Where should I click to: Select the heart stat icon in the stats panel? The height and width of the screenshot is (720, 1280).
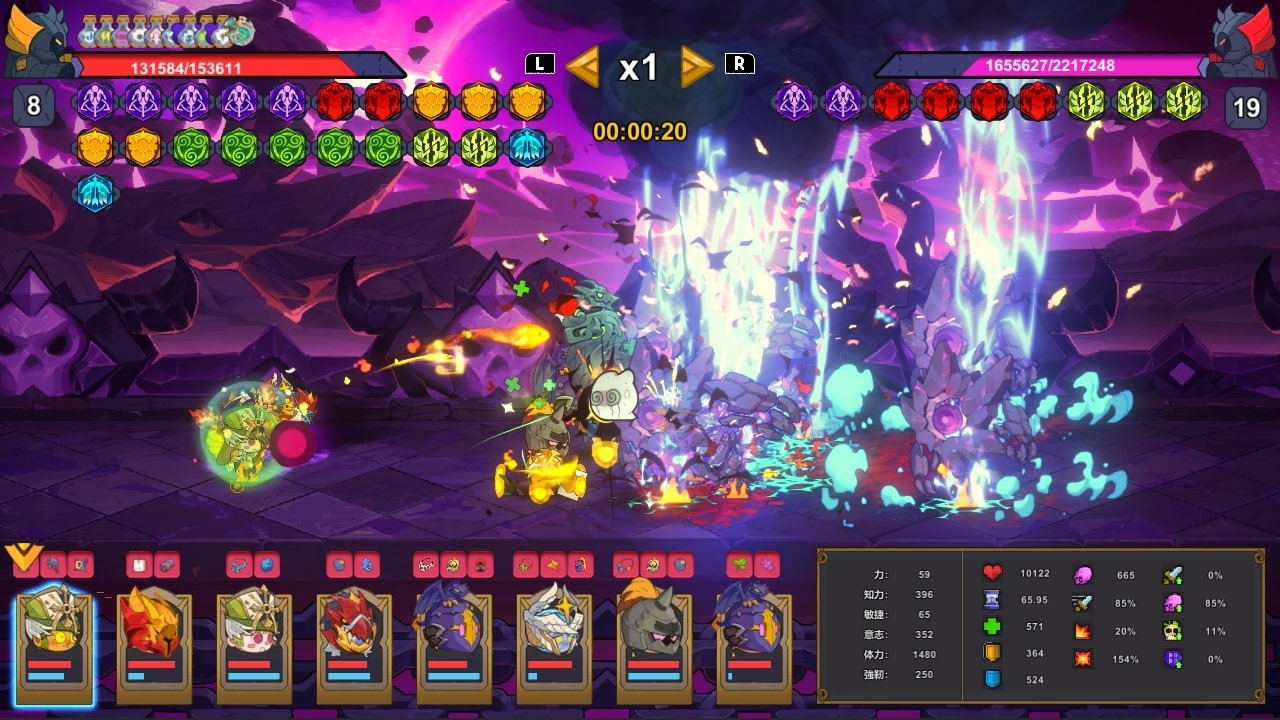992,572
